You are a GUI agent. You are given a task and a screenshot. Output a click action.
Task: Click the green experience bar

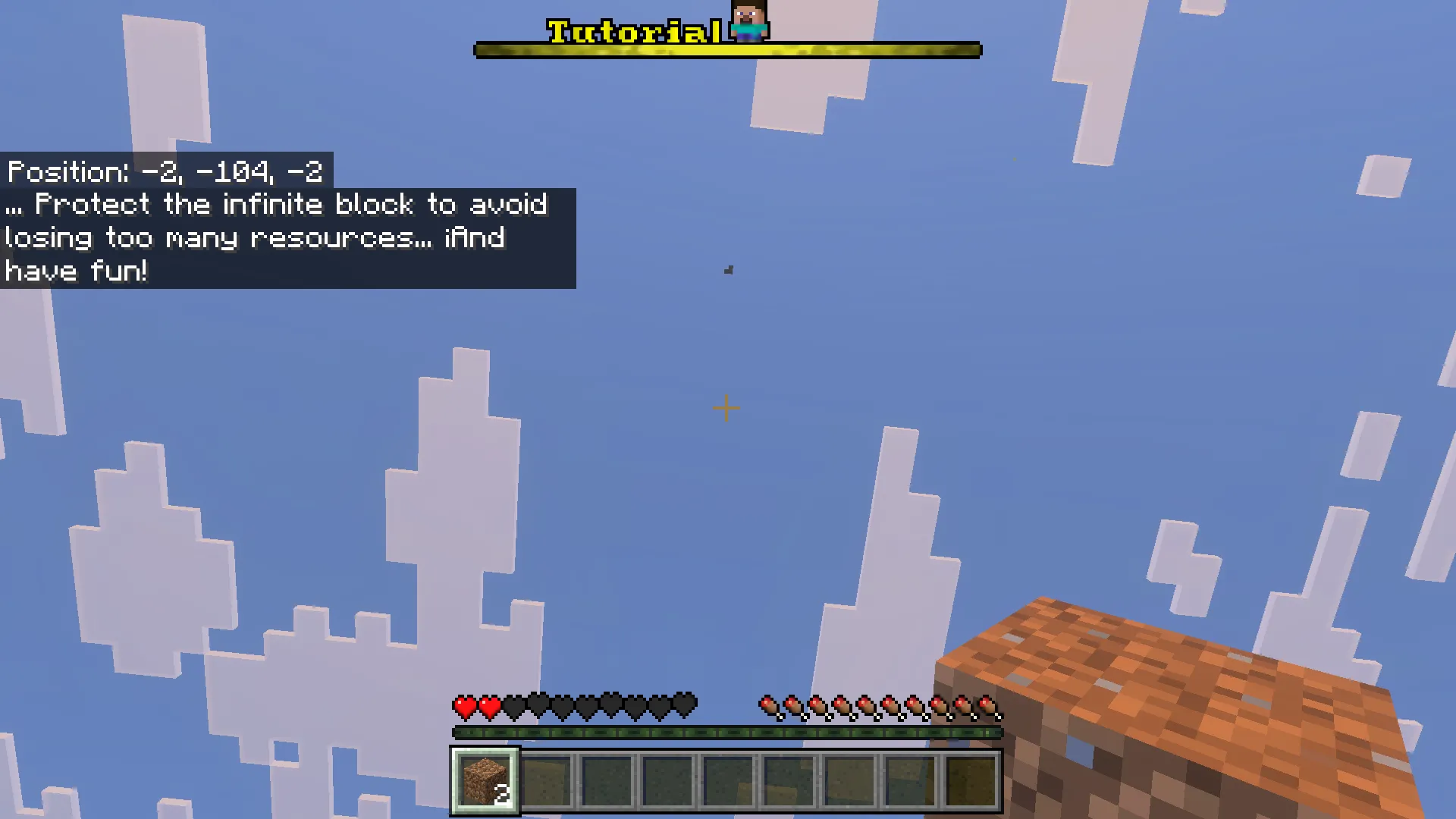pyautogui.click(x=726, y=732)
